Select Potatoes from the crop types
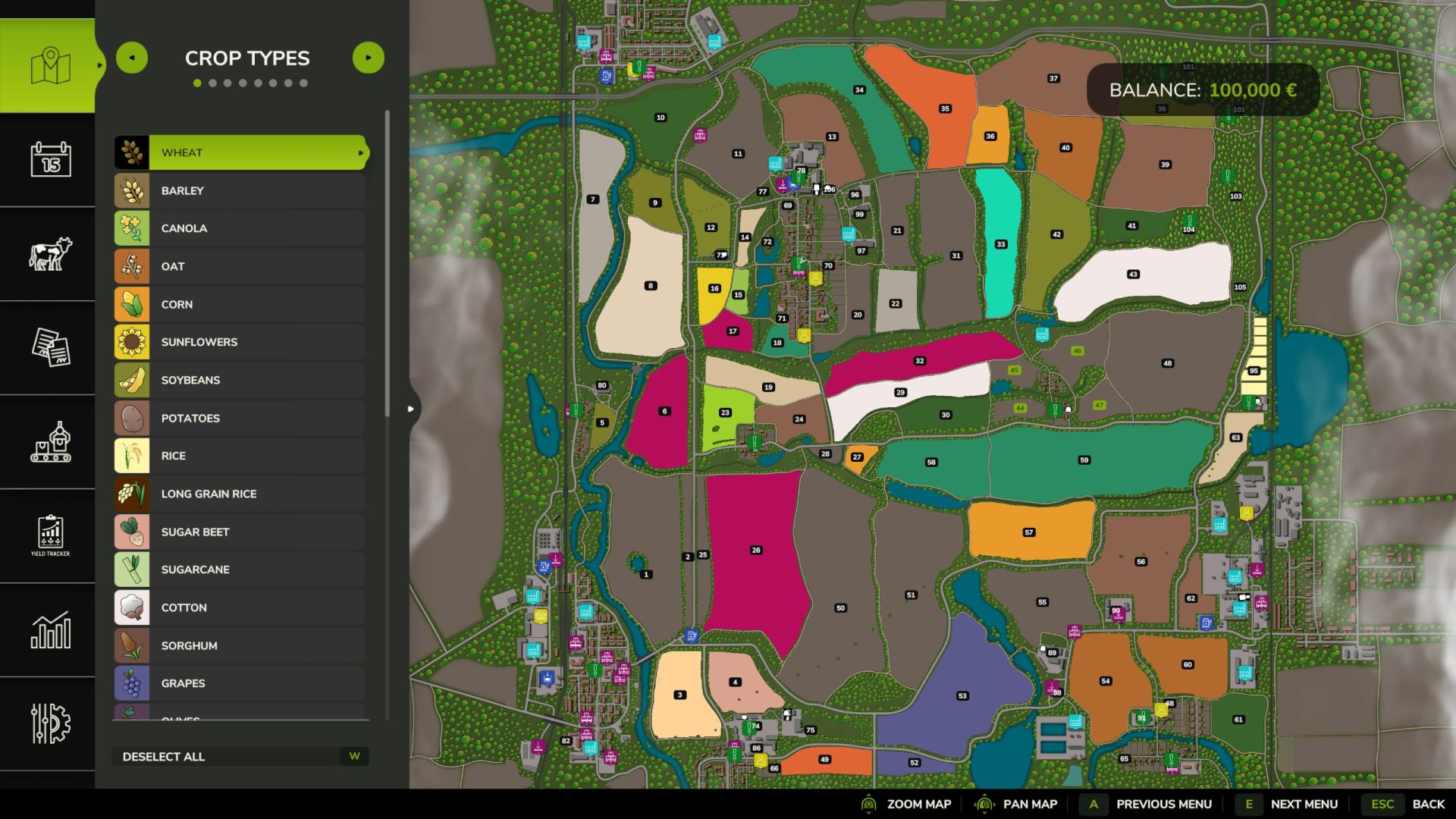Image resolution: width=1456 pixels, height=819 pixels. tap(240, 418)
